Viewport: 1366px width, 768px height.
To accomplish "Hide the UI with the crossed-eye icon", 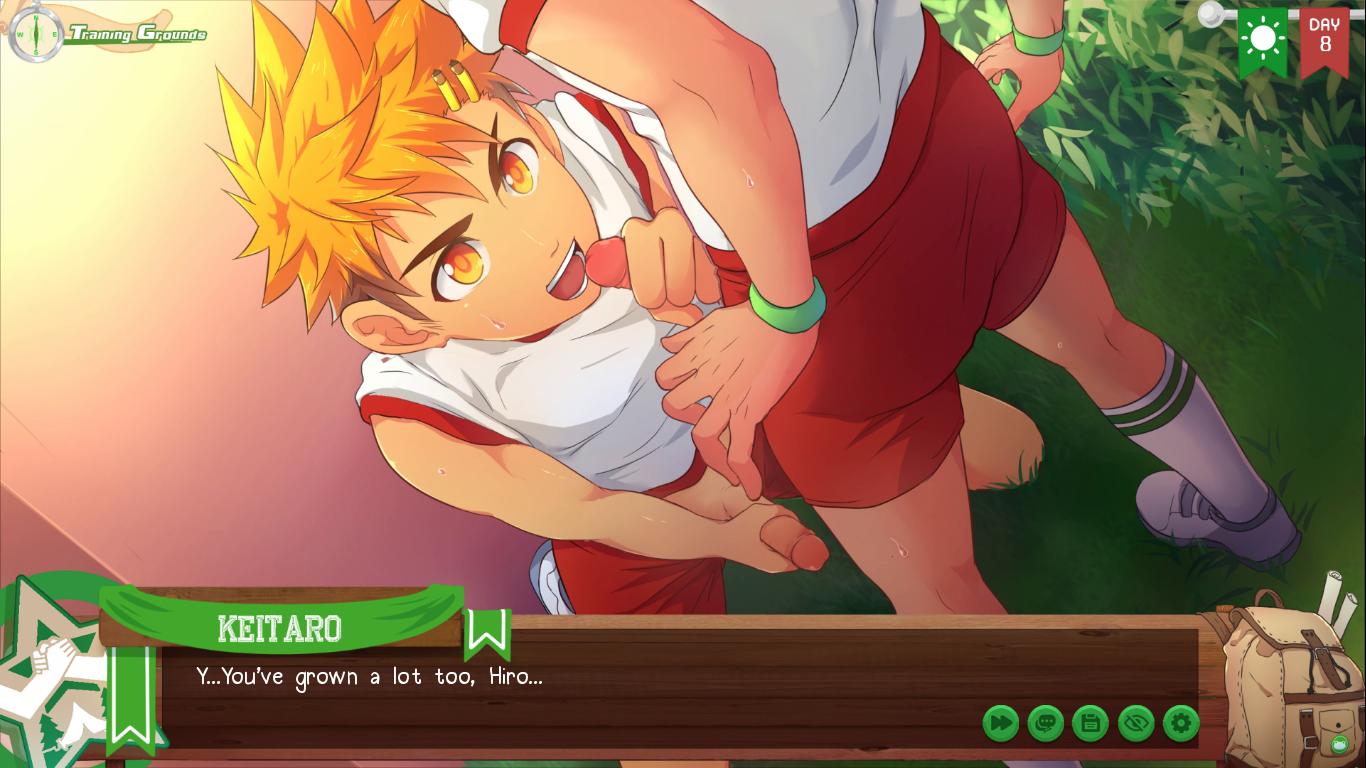I will click(x=1136, y=723).
